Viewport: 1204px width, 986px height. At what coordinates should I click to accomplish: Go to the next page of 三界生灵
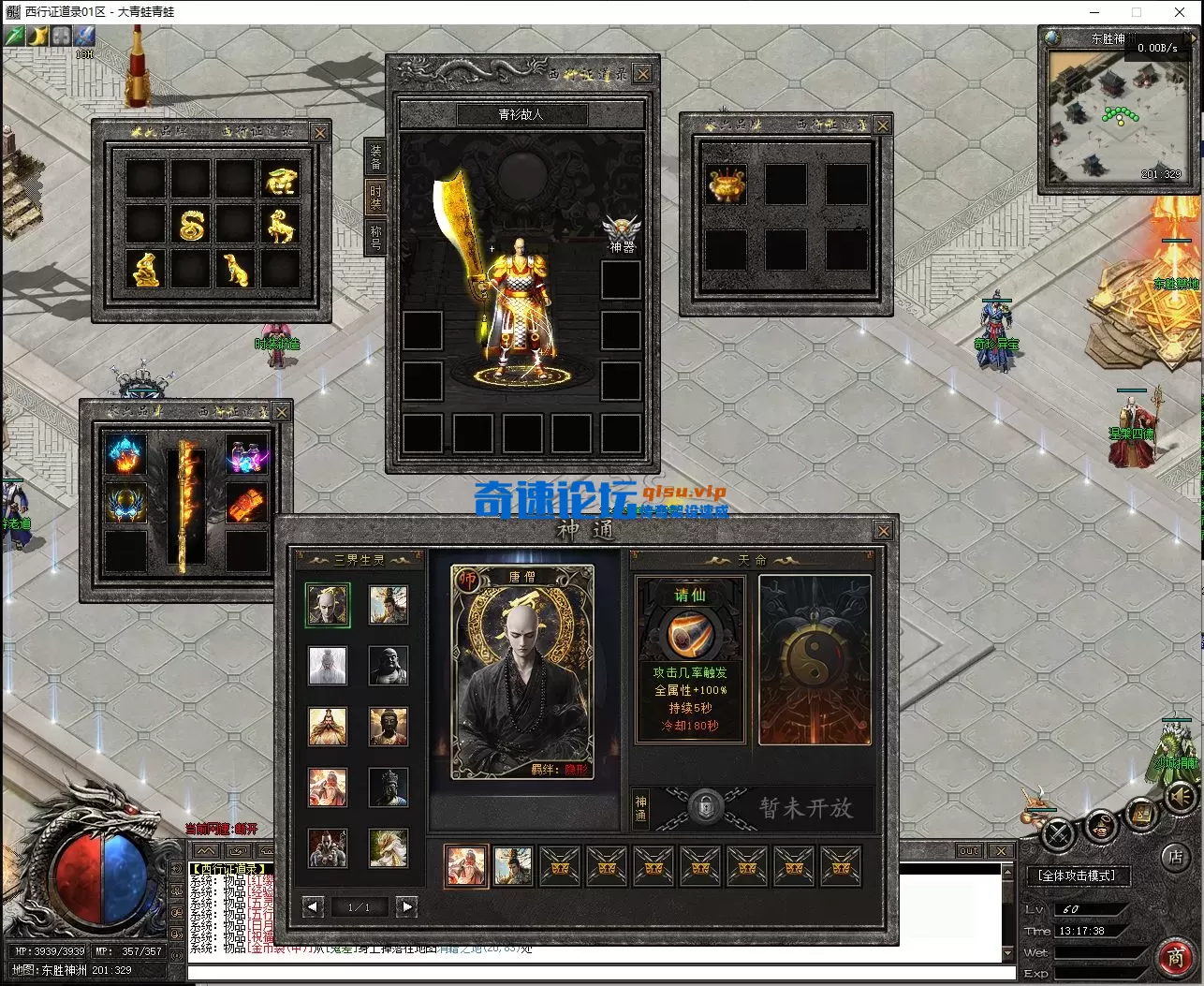(x=405, y=906)
